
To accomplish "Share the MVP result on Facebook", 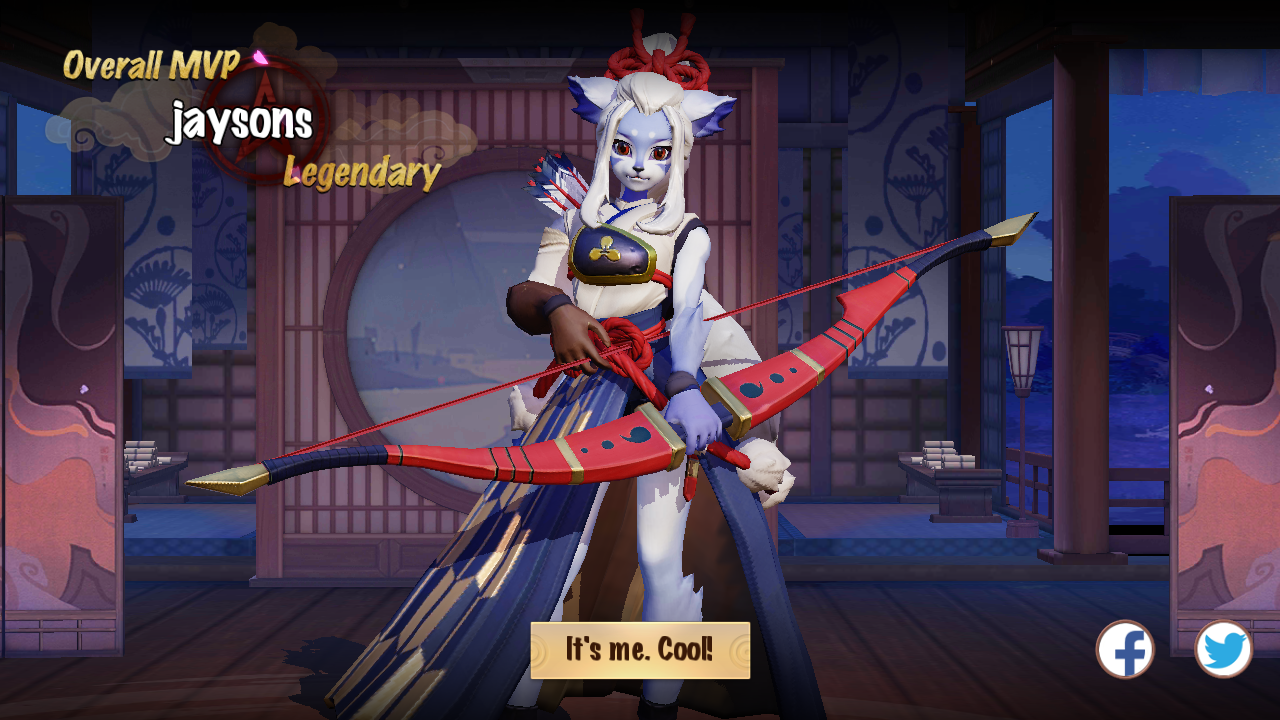I will (x=1125, y=649).
